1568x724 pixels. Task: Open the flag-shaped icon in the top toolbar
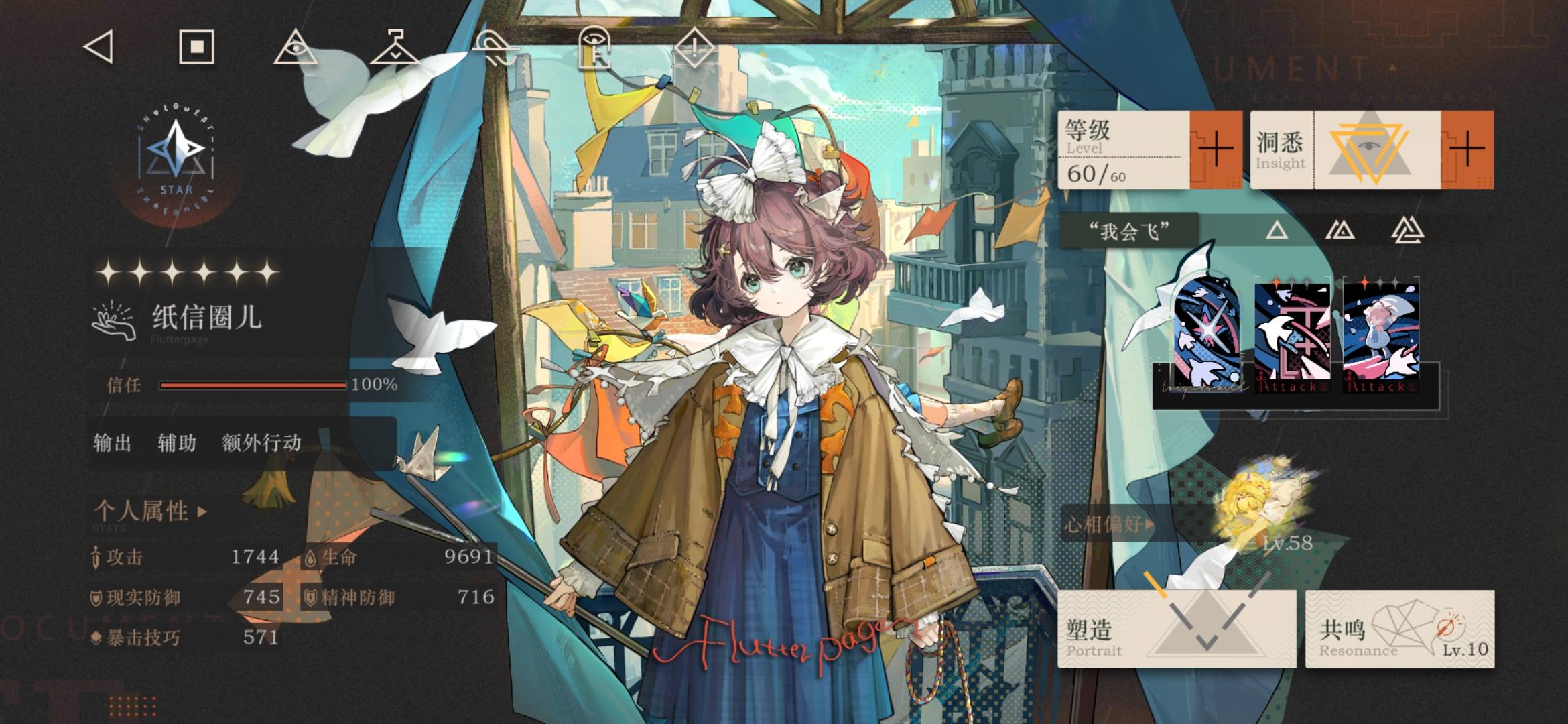395,48
